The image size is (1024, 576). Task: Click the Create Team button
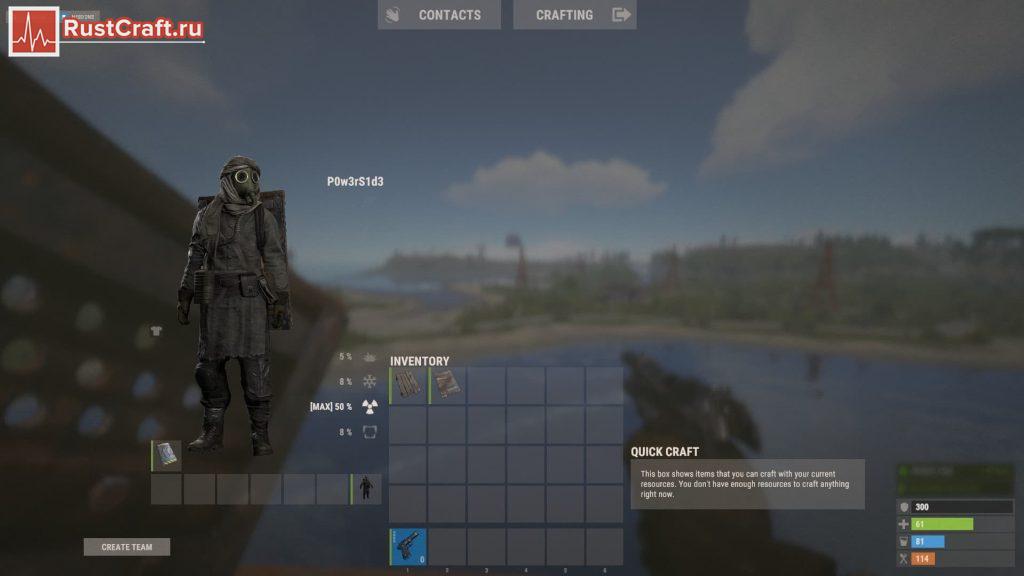click(127, 547)
